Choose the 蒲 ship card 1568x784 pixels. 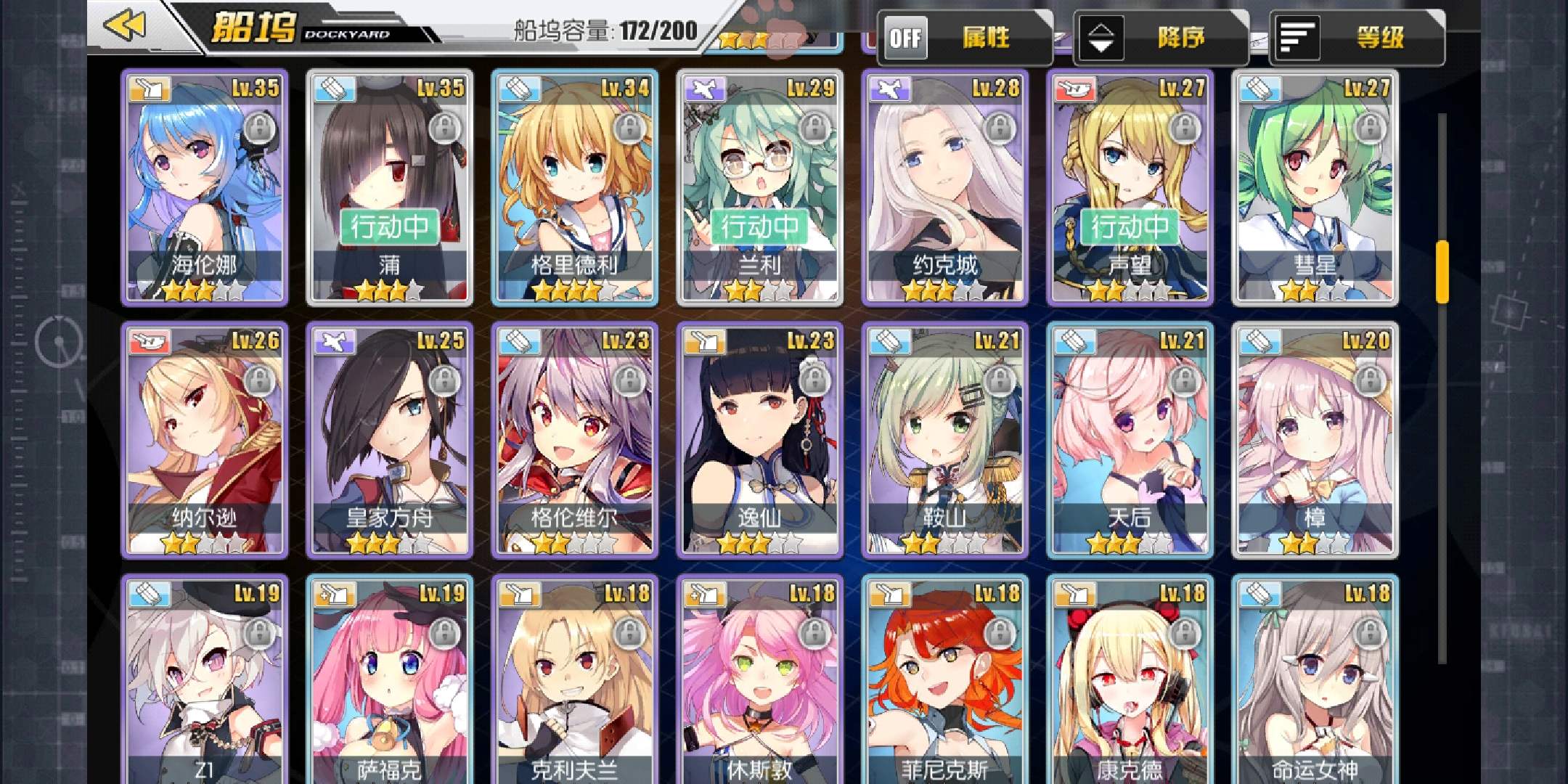390,187
